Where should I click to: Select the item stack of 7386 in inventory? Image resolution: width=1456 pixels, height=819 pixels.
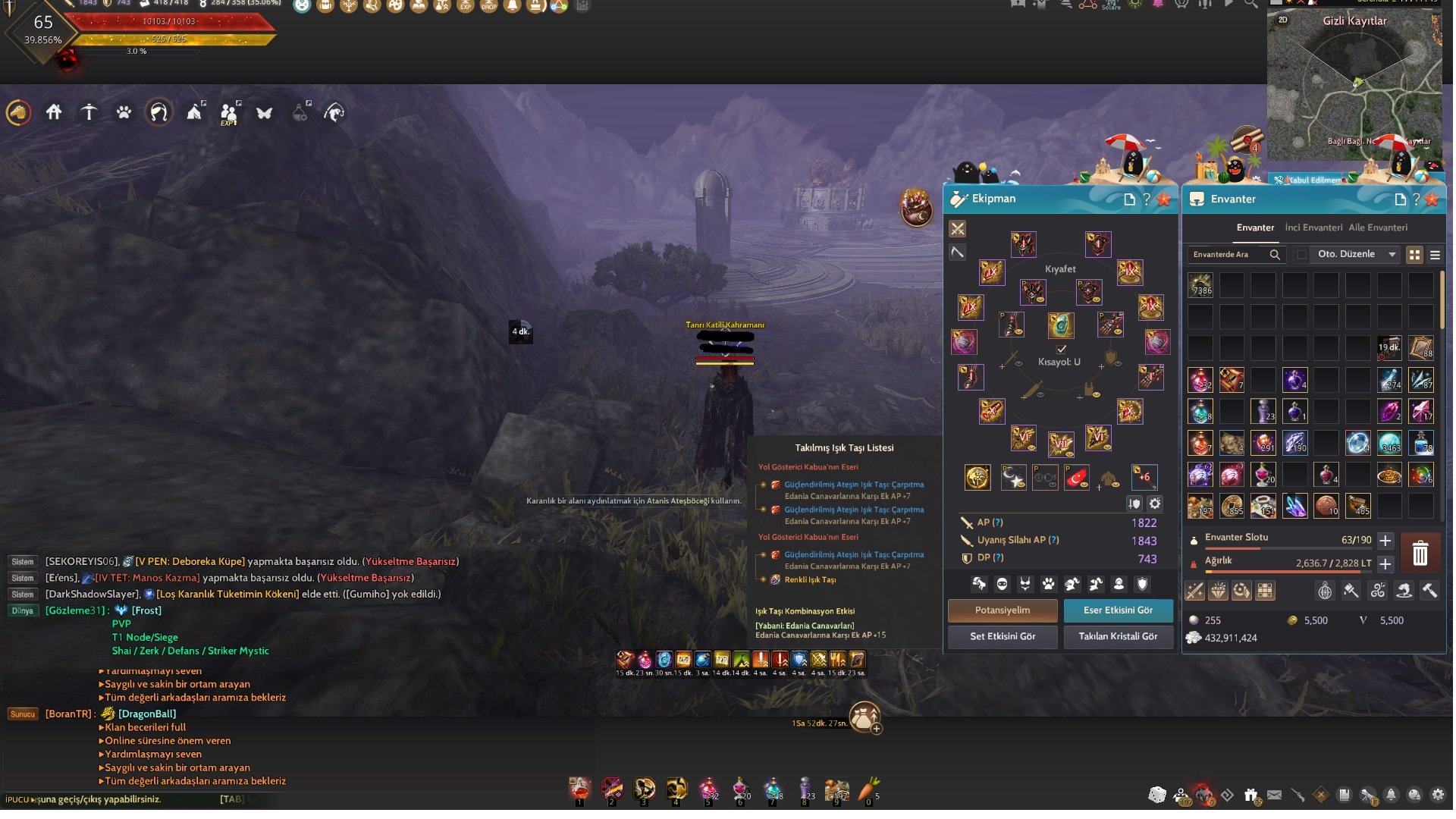pyautogui.click(x=1200, y=285)
